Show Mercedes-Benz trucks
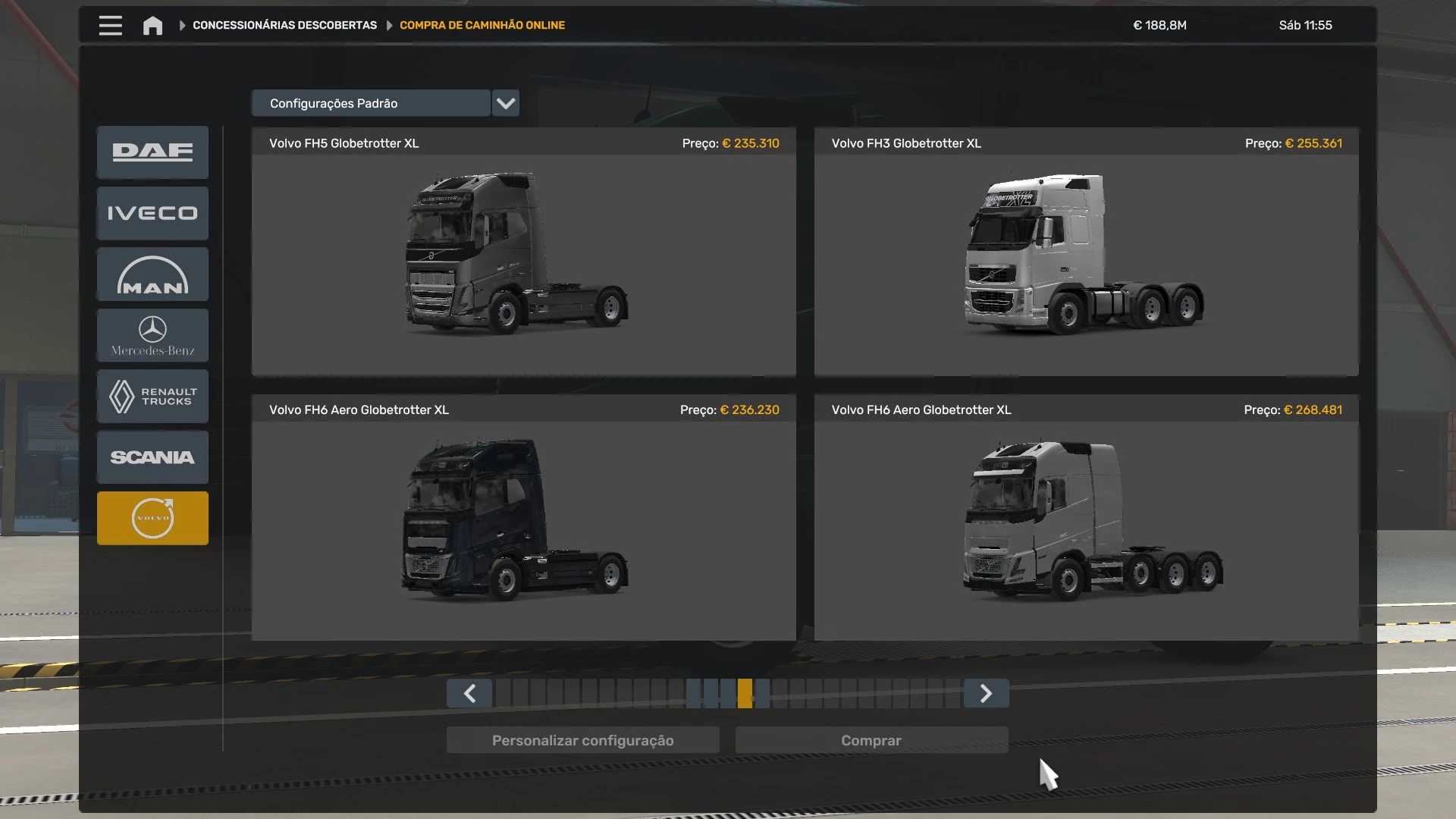This screenshot has height=819, width=1456. [152, 336]
